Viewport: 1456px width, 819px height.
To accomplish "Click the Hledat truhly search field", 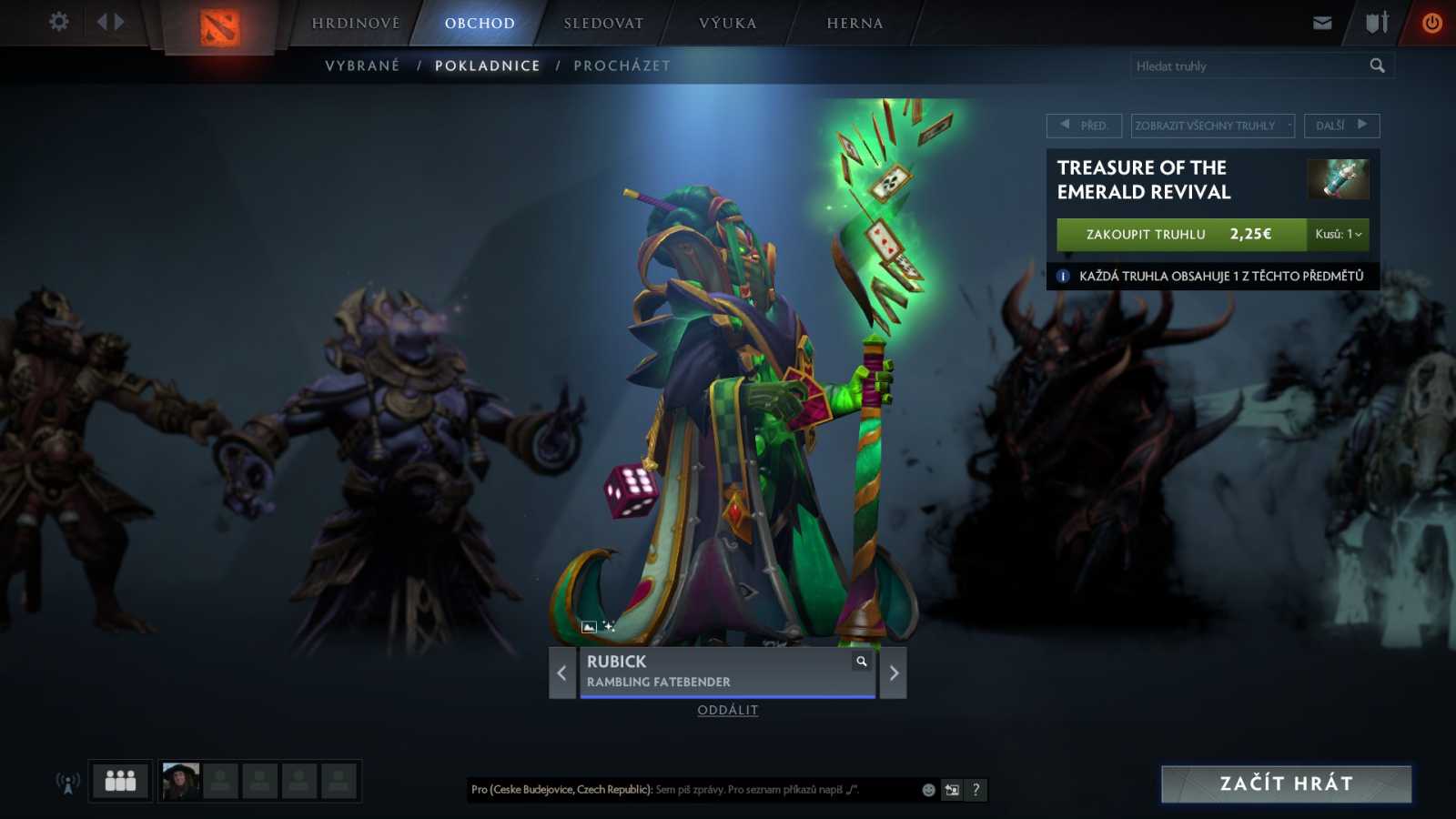I will (1247, 65).
